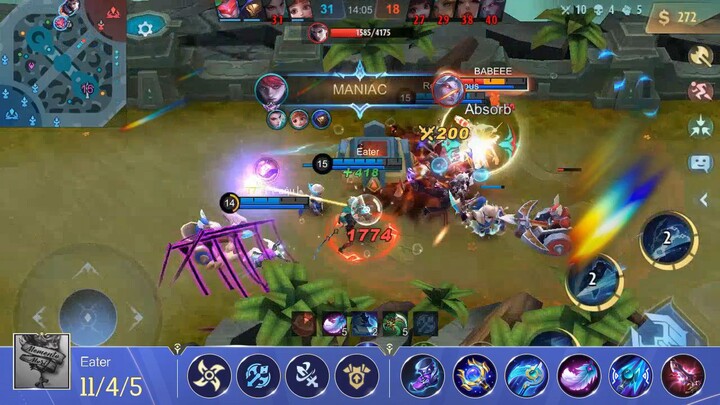Screen dimensions: 720x405
Task: Activate the upper skill button with level 2
Action: (669, 240)
